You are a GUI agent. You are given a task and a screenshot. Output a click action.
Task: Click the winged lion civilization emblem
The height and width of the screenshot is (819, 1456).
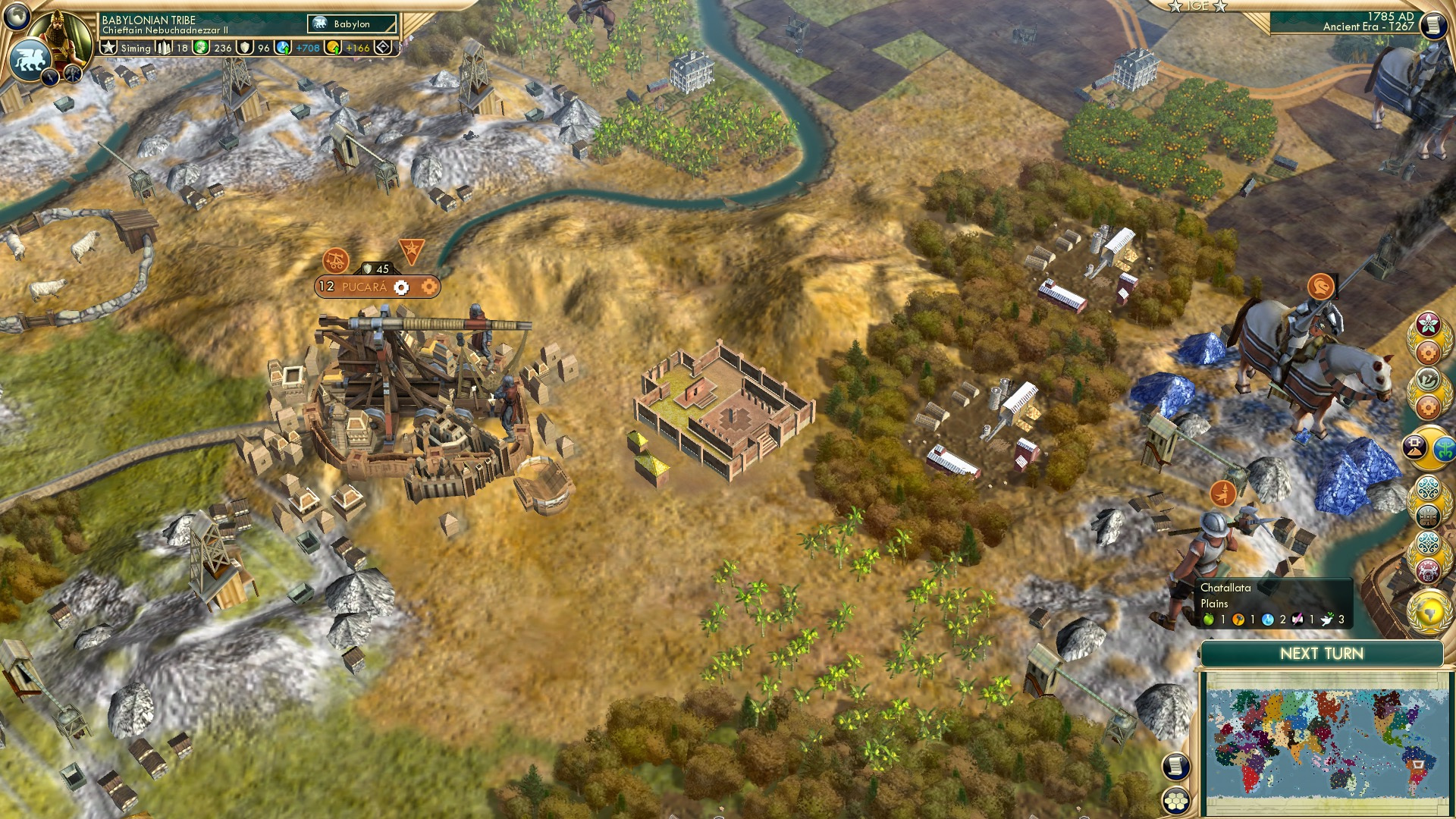click(x=30, y=59)
